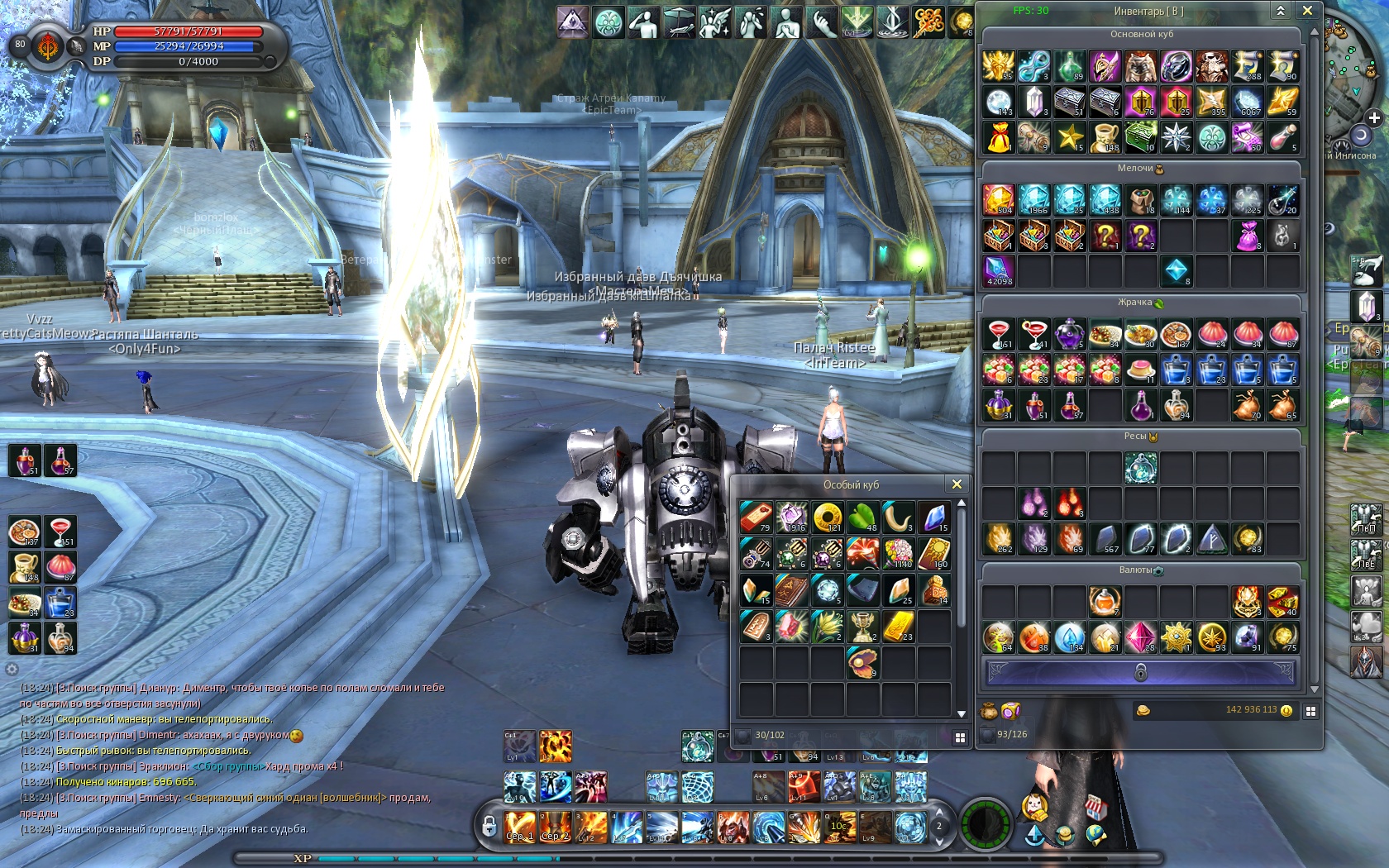This screenshot has width=1389, height=868.
Task: Toggle the hotbar lock padlock
Action: 489,825
